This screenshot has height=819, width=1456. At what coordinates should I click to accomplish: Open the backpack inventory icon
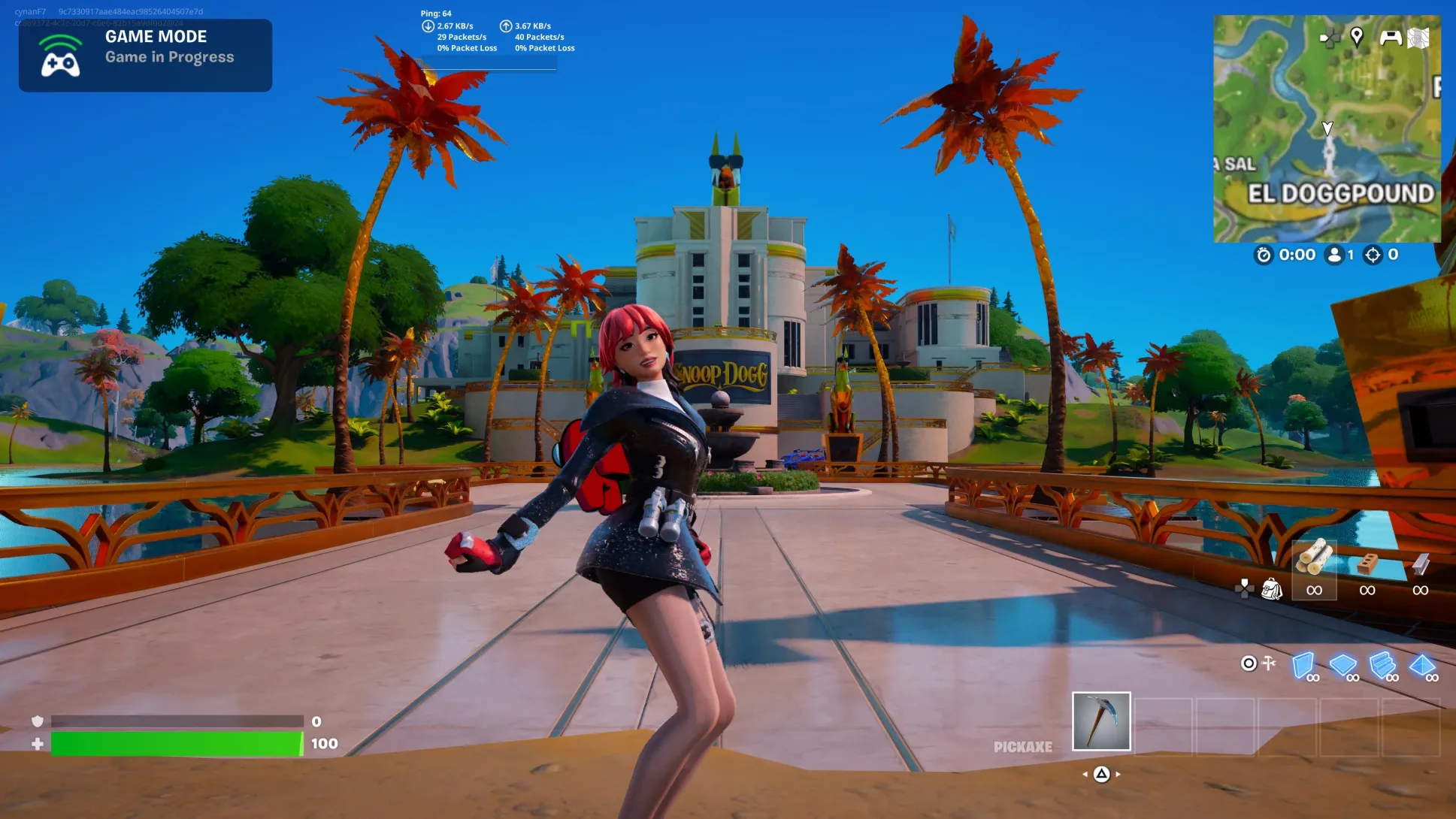click(1272, 588)
